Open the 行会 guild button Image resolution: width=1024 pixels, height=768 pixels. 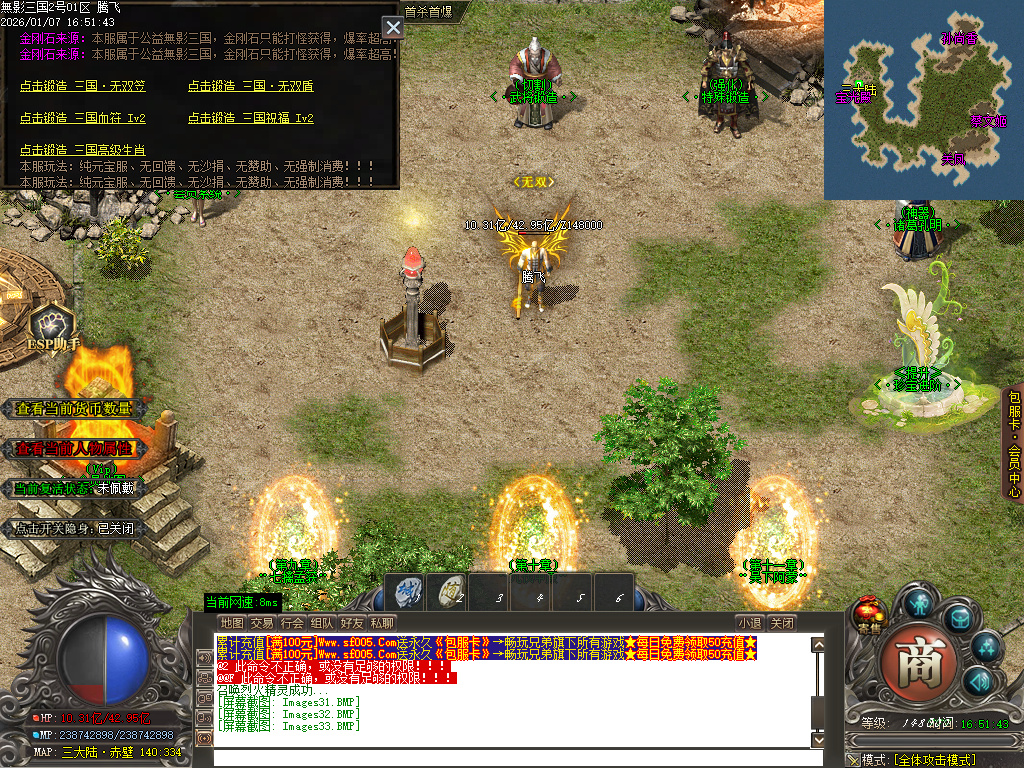292,623
